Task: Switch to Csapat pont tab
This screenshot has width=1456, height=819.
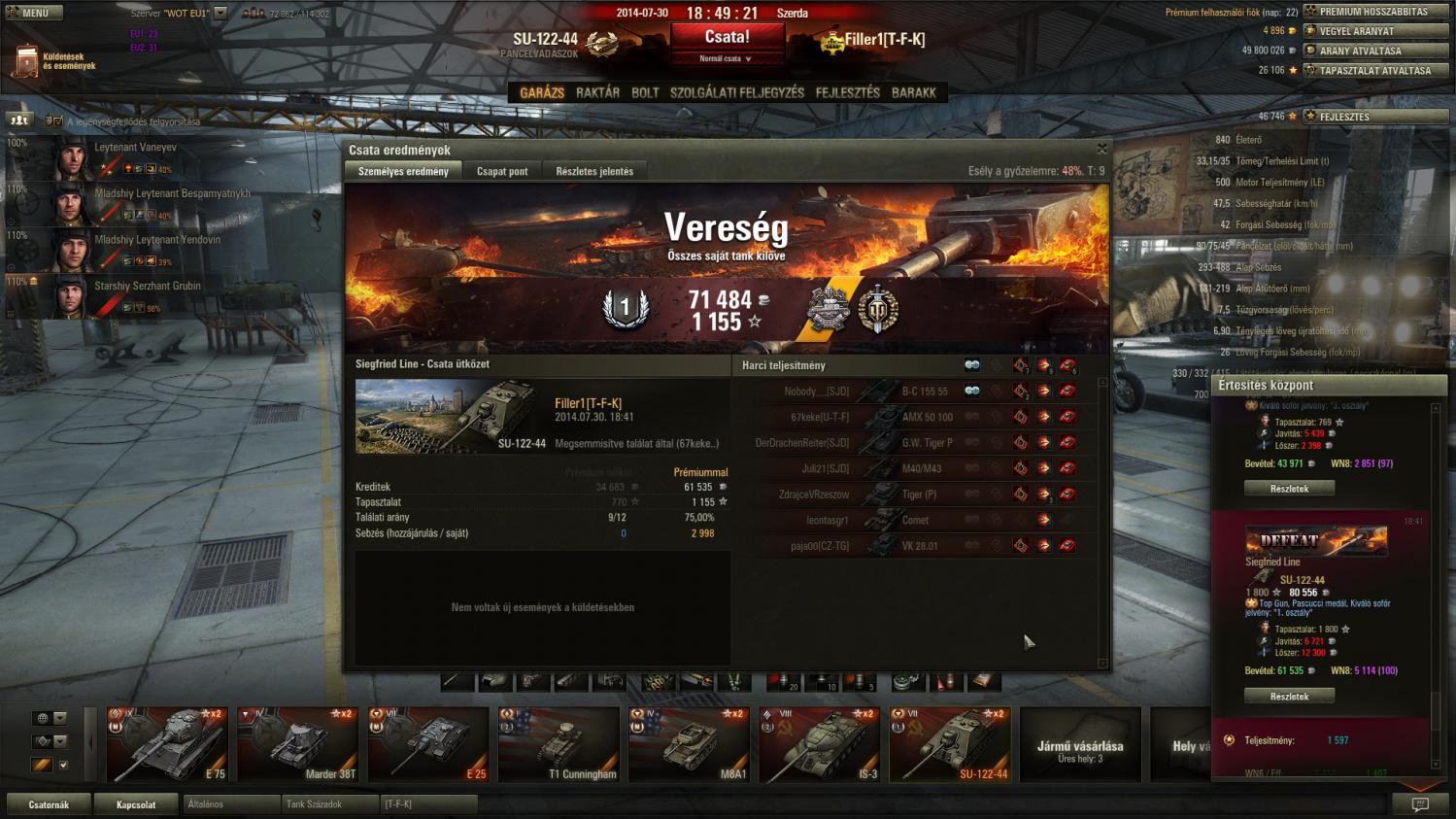Action: (502, 172)
